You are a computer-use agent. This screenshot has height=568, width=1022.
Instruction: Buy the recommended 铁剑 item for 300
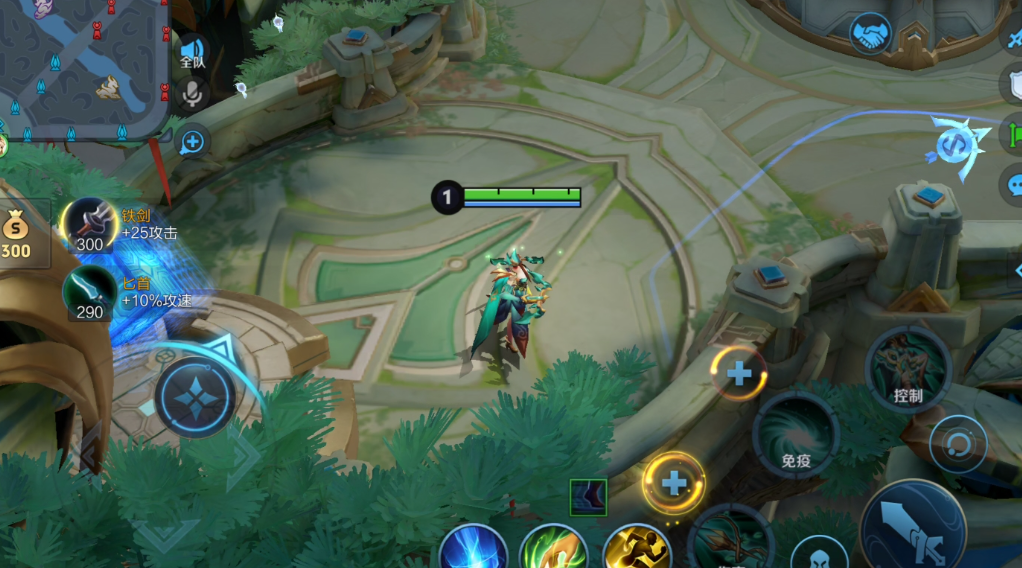90,224
